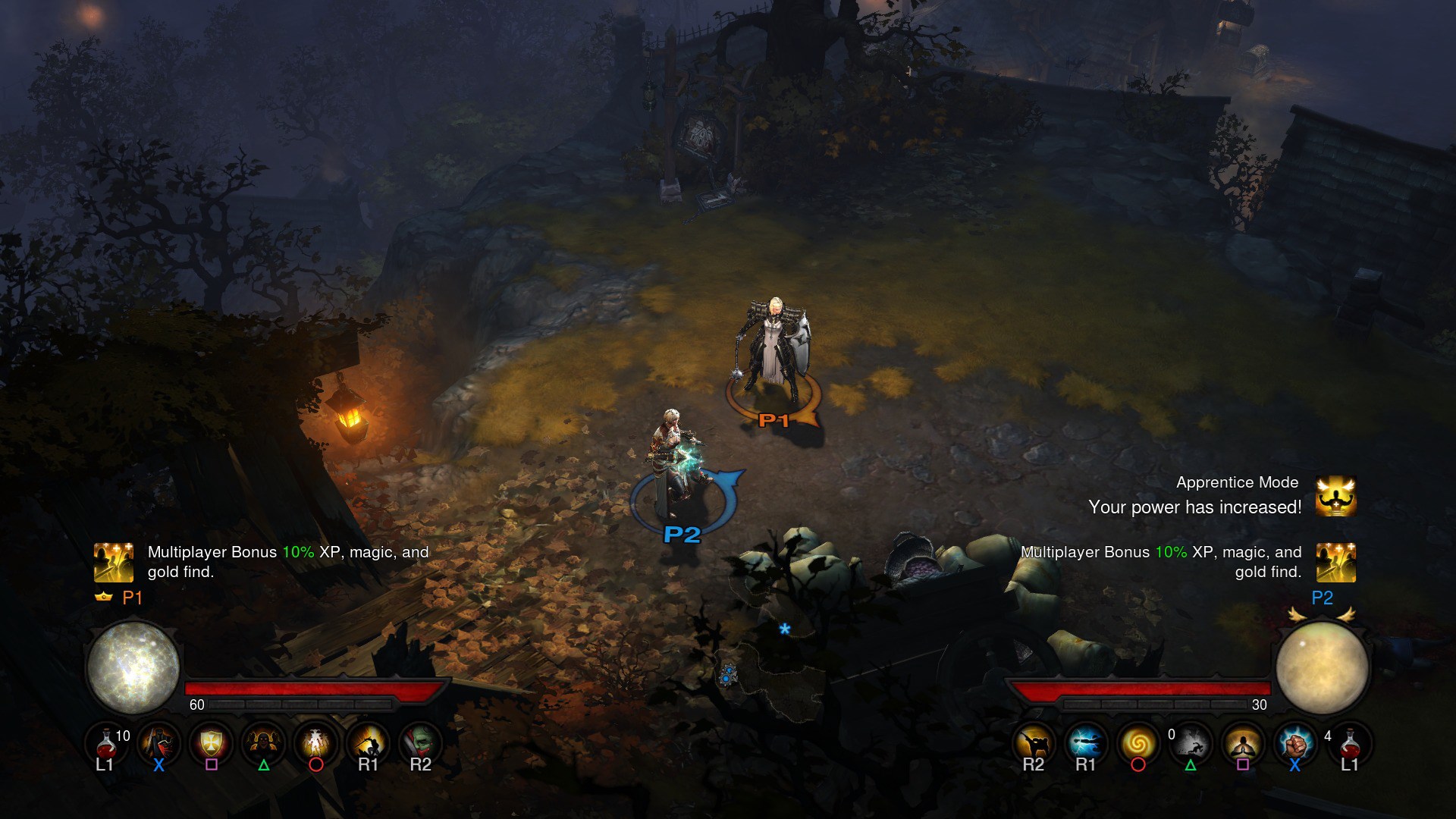Screen dimensions: 1456x819
Task: Use the leaping sword strike skill
Action: click(x=368, y=742)
